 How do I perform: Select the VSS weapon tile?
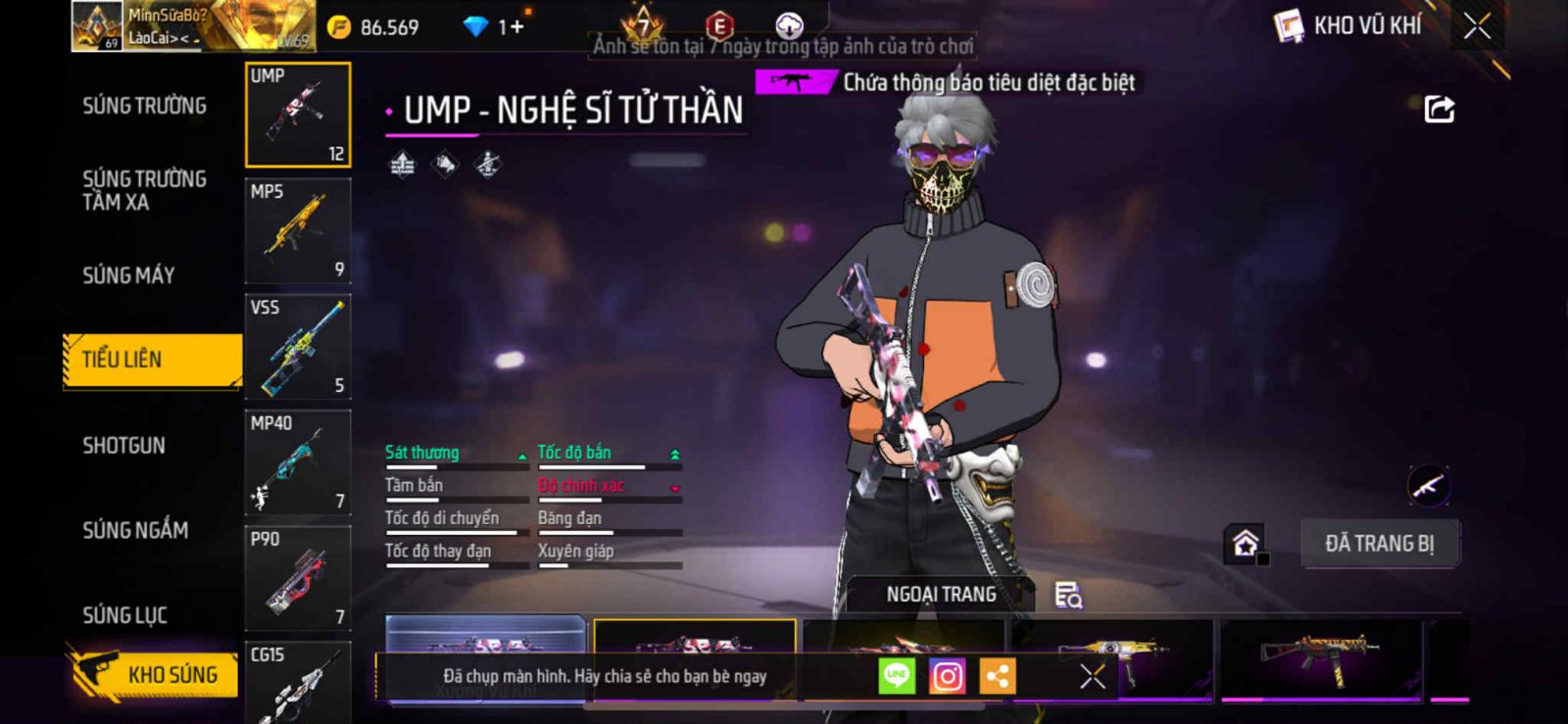298,347
